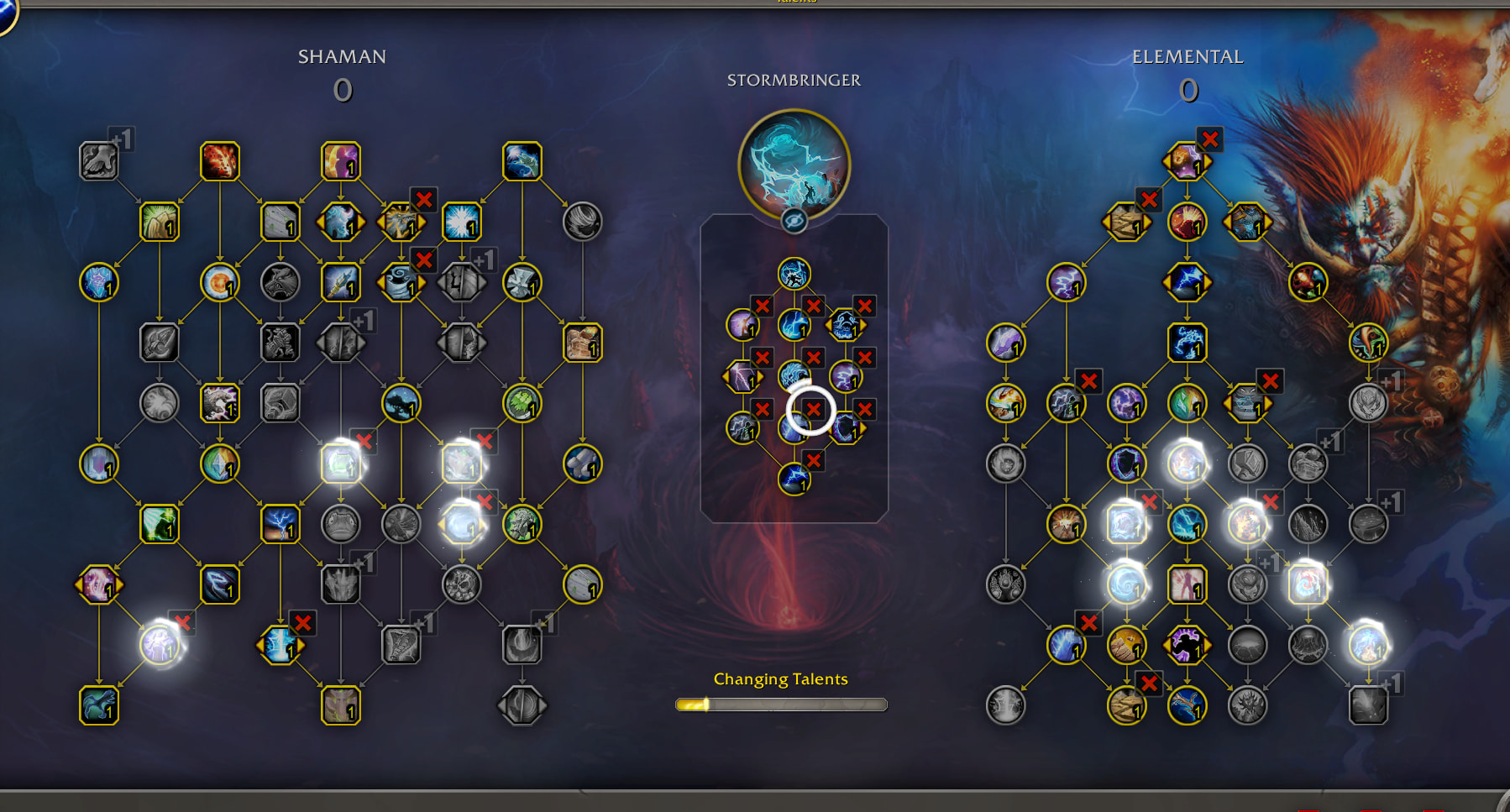Select the lightning hand square talent node
The image size is (1510, 812).
click(1187, 343)
